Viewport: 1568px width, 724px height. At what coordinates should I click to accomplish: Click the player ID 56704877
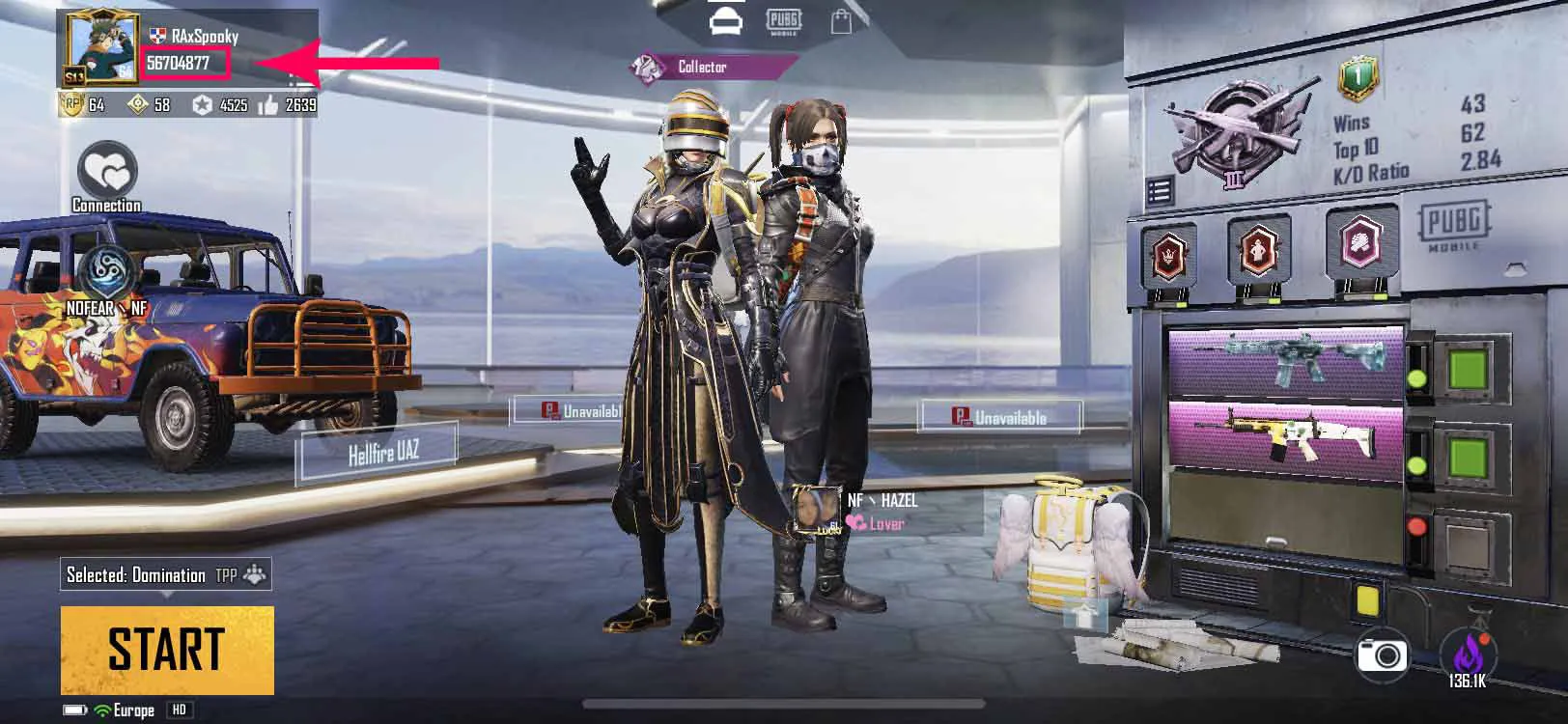180,64
